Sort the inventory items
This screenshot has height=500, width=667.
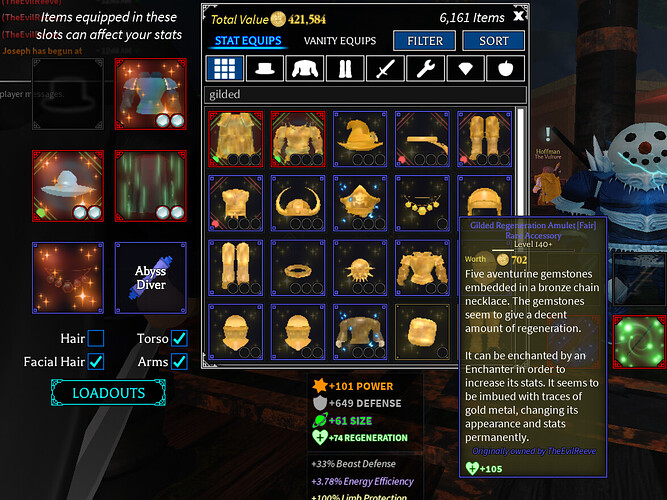click(486, 41)
